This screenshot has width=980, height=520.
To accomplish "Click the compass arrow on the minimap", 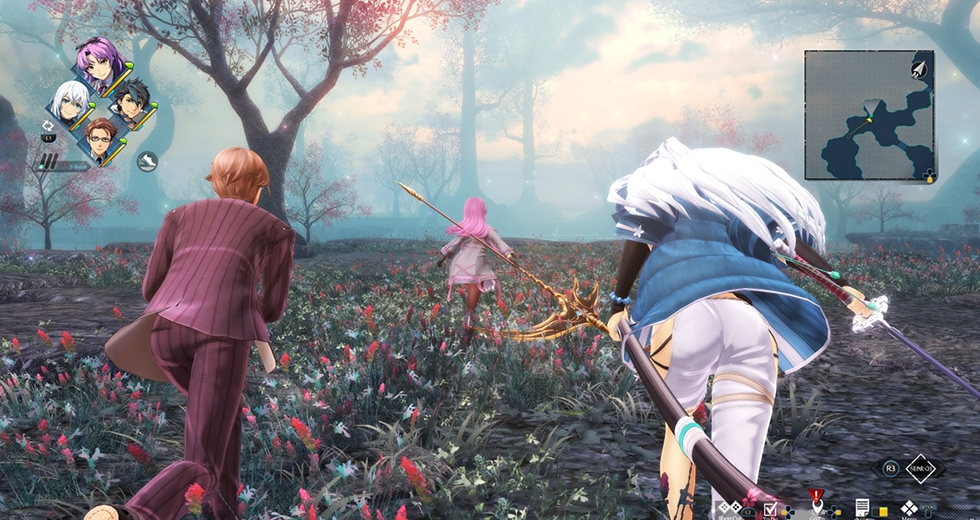I will coord(918,68).
